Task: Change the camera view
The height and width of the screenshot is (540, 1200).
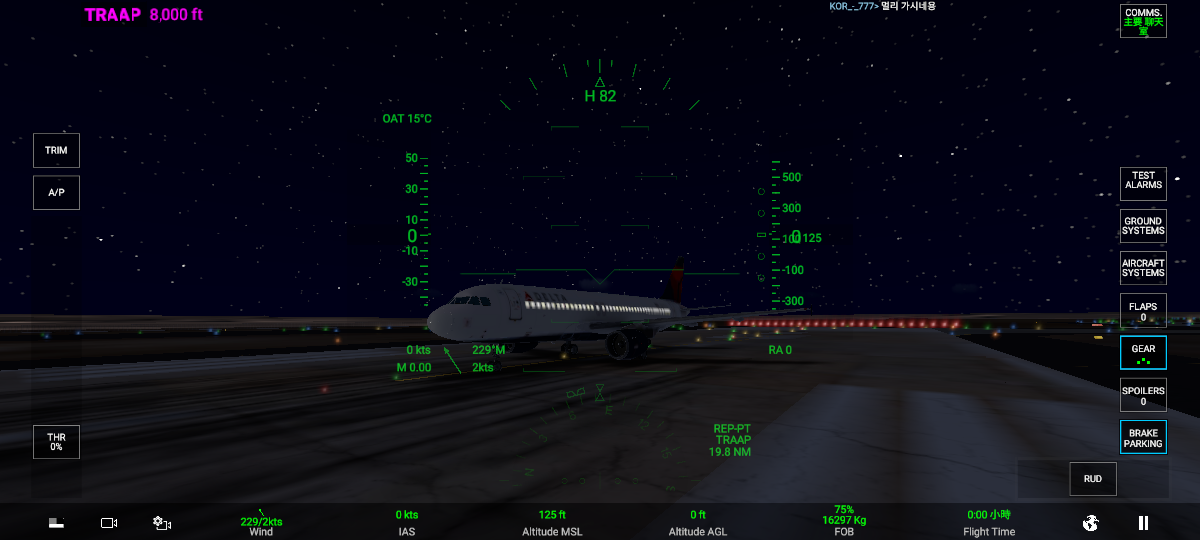Action: [109, 522]
